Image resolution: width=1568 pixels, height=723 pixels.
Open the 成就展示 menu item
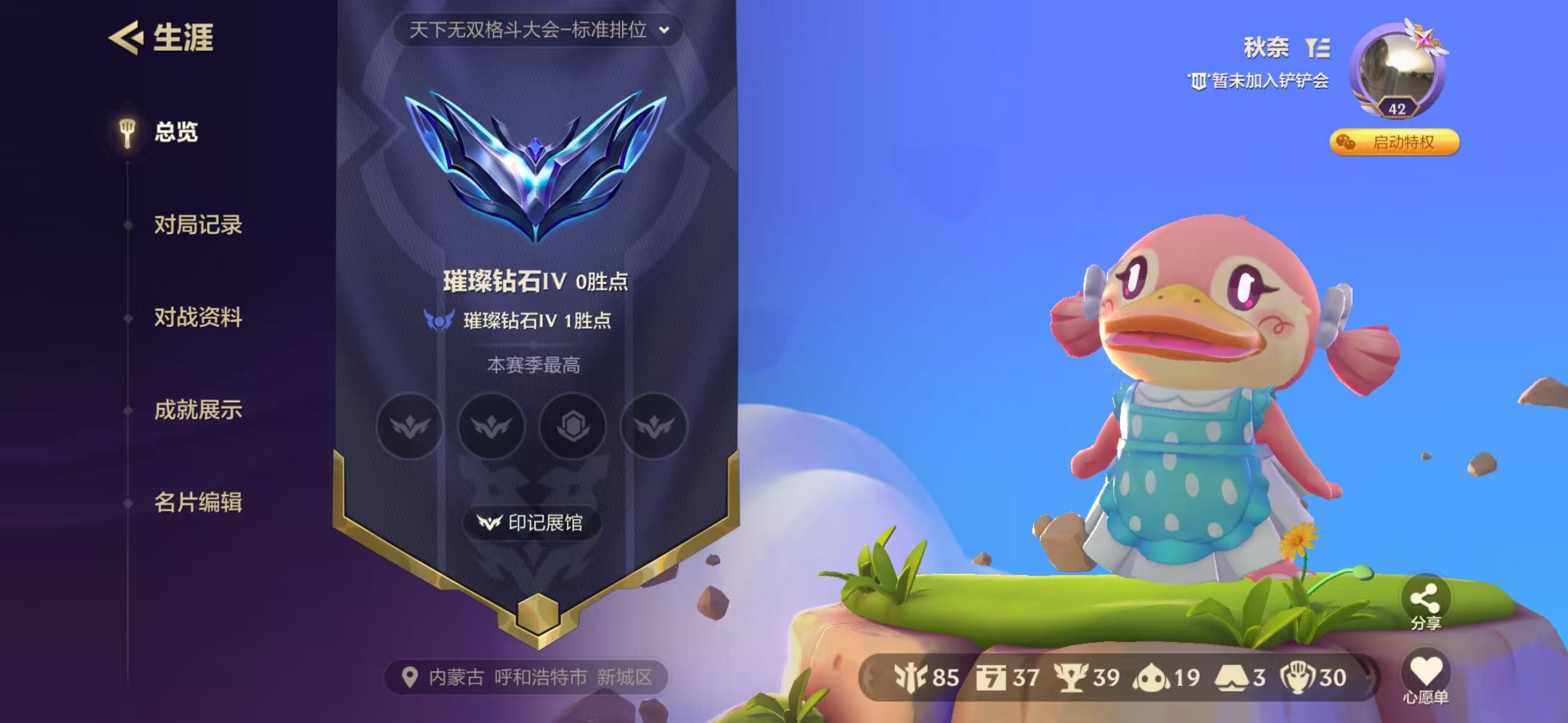click(199, 411)
